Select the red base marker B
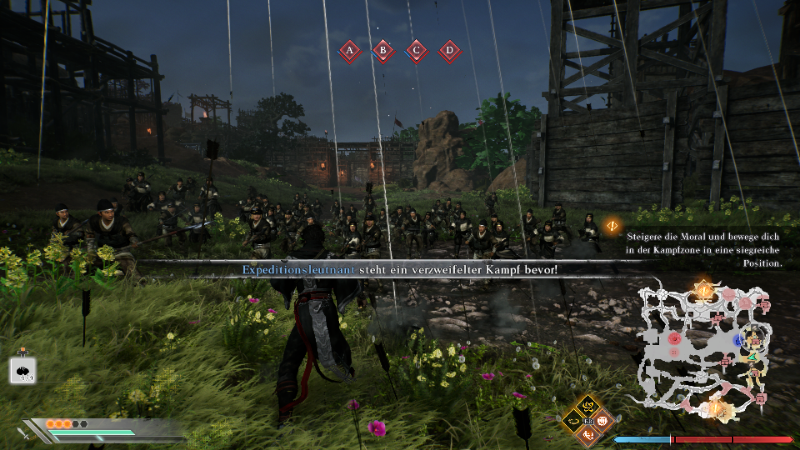Screen dimensions: 800x450 tap(383, 50)
